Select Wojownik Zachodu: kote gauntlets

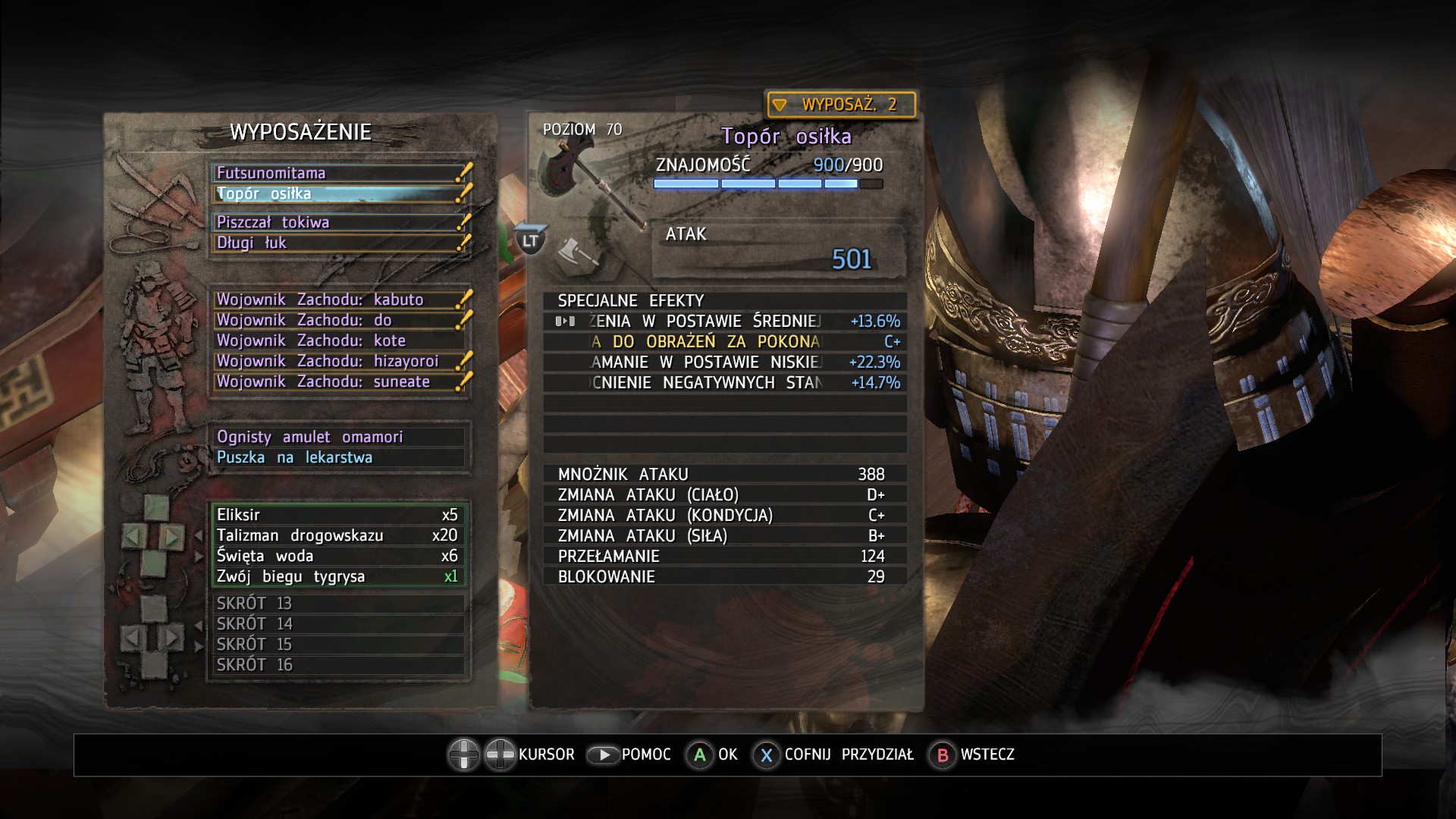pyautogui.click(x=338, y=340)
